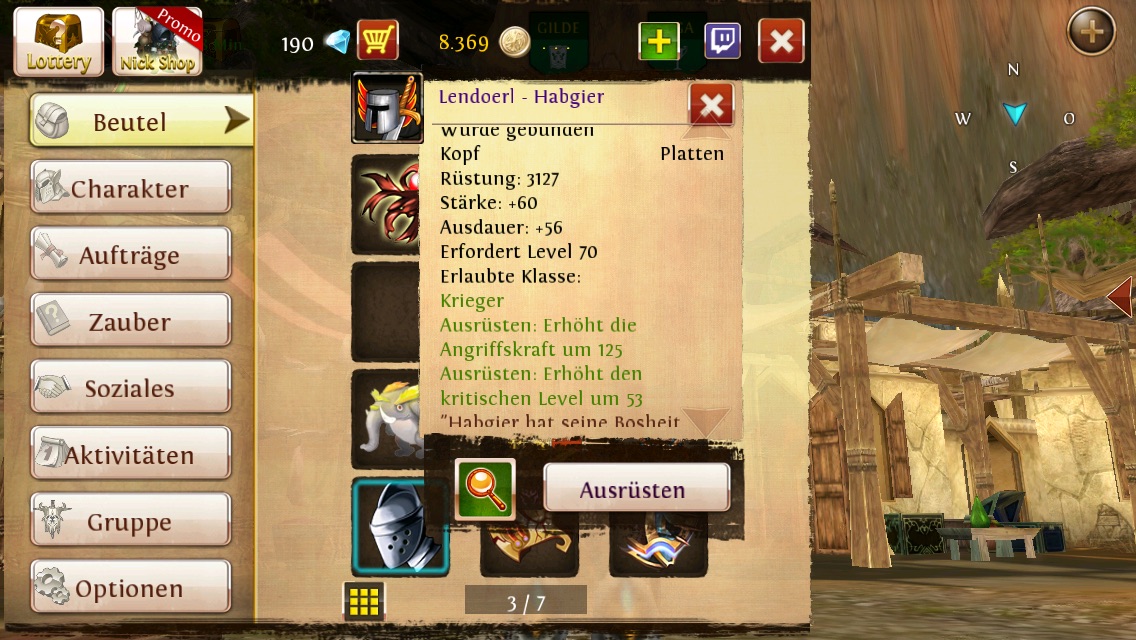Toggle the yellow grid view button
The image size is (1136, 640).
point(364,600)
